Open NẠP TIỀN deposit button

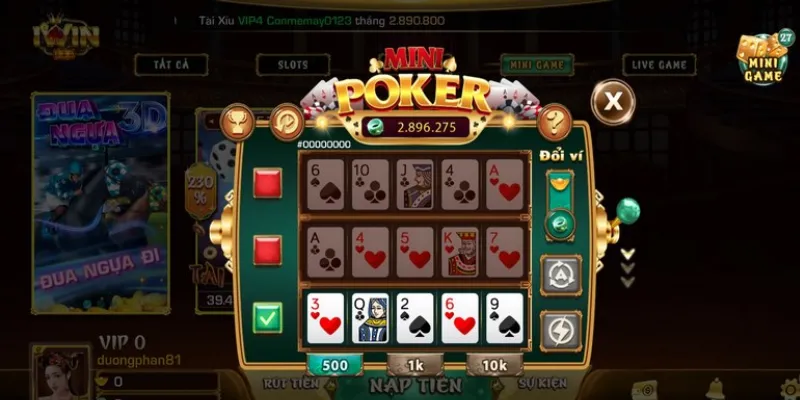pos(415,386)
